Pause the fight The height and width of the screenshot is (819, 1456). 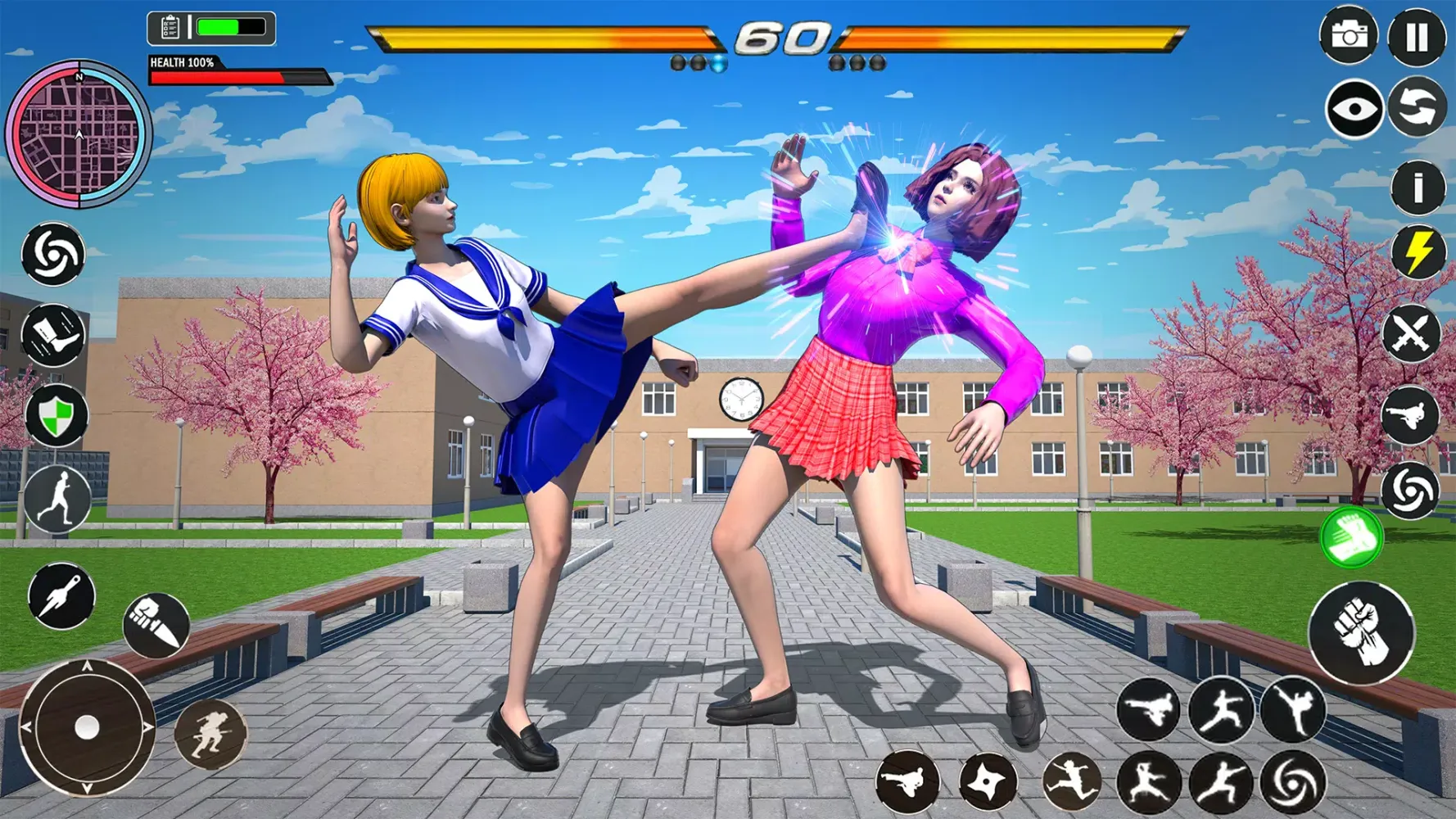tap(1417, 37)
